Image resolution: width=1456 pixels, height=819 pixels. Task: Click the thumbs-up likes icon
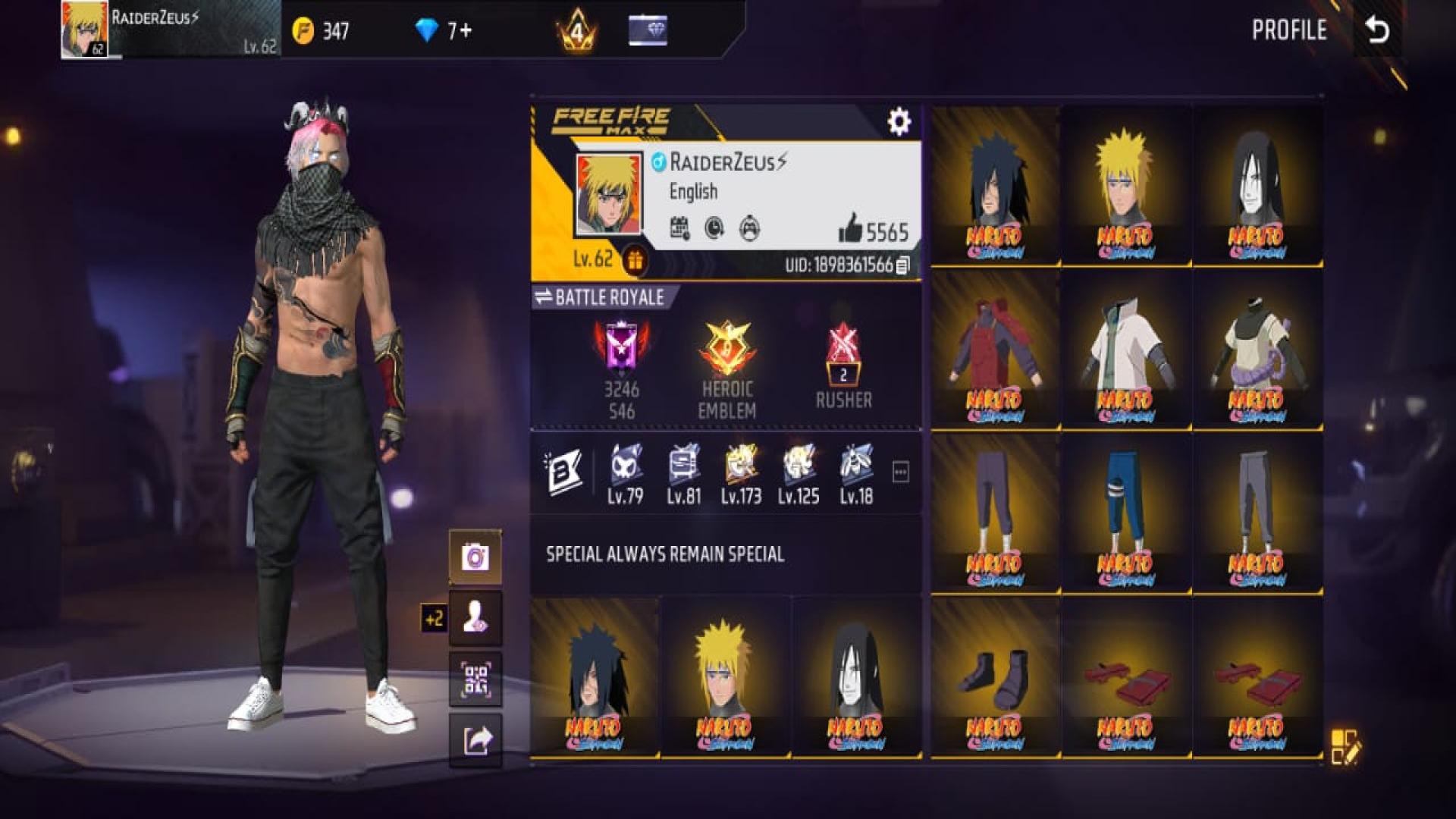[x=851, y=227]
